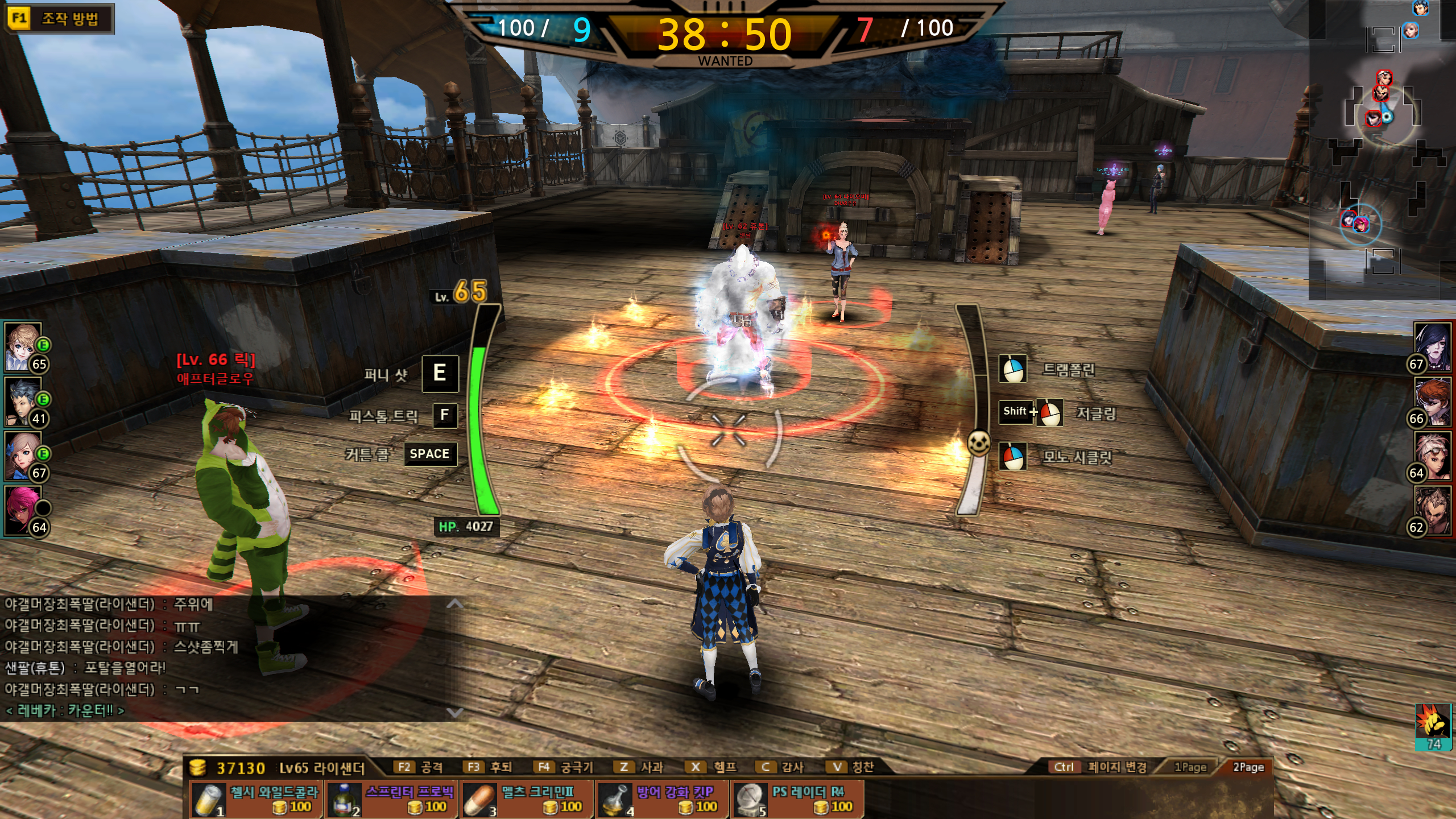Select the PS 레이더 R4 item

click(x=798, y=799)
